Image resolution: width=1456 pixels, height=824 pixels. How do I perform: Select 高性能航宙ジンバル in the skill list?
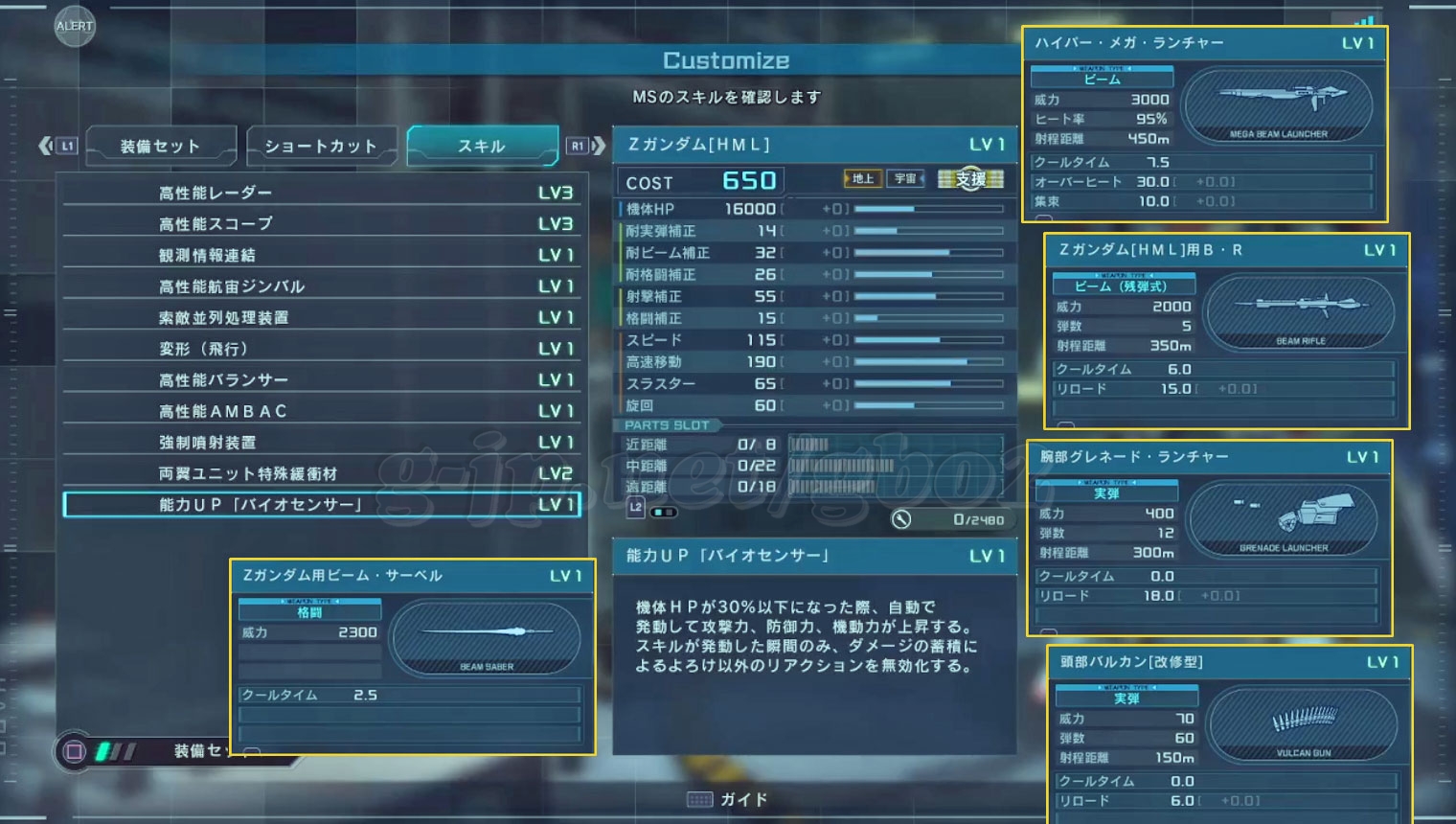[322, 286]
